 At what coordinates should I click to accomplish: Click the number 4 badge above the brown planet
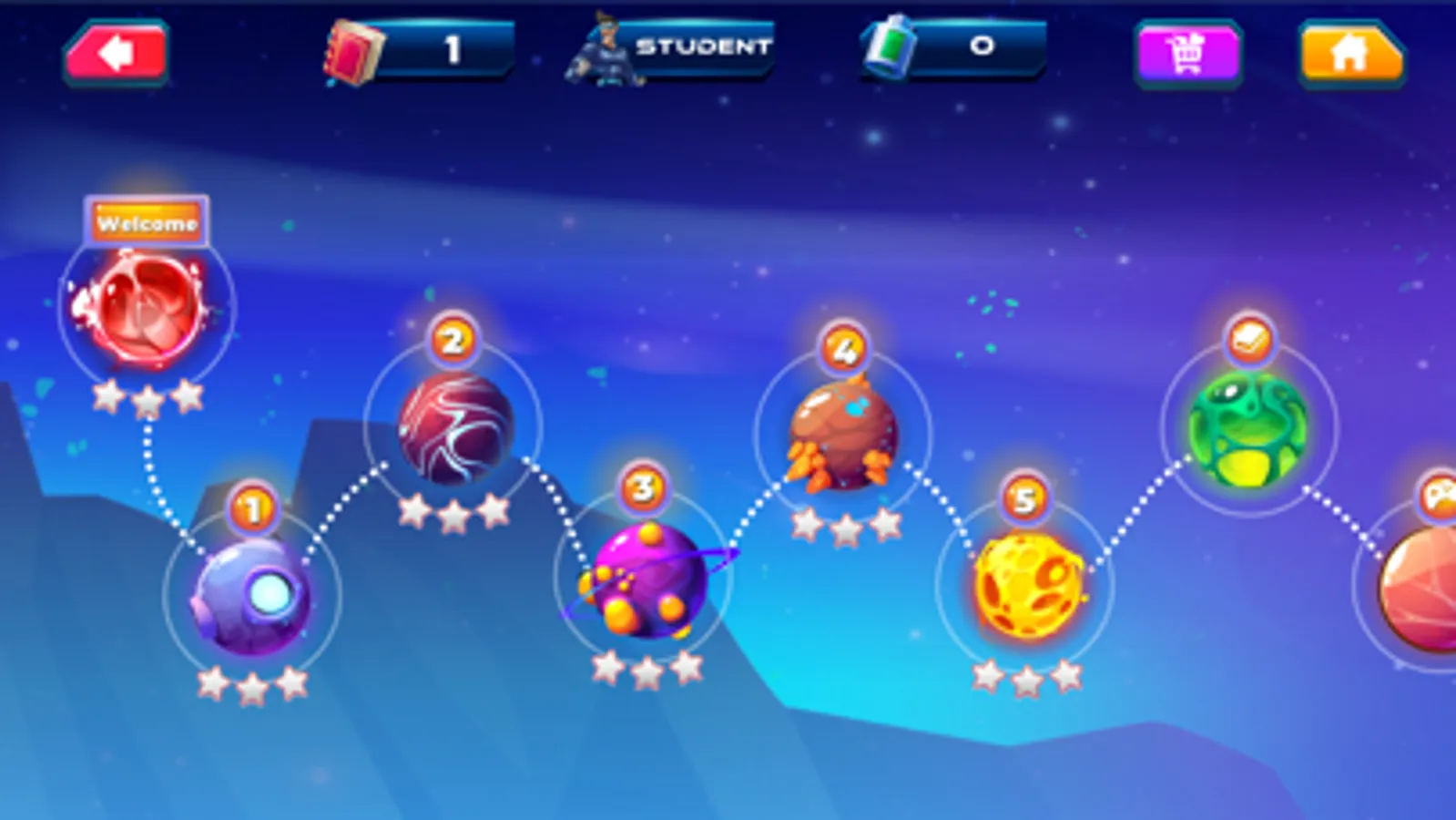click(x=842, y=348)
